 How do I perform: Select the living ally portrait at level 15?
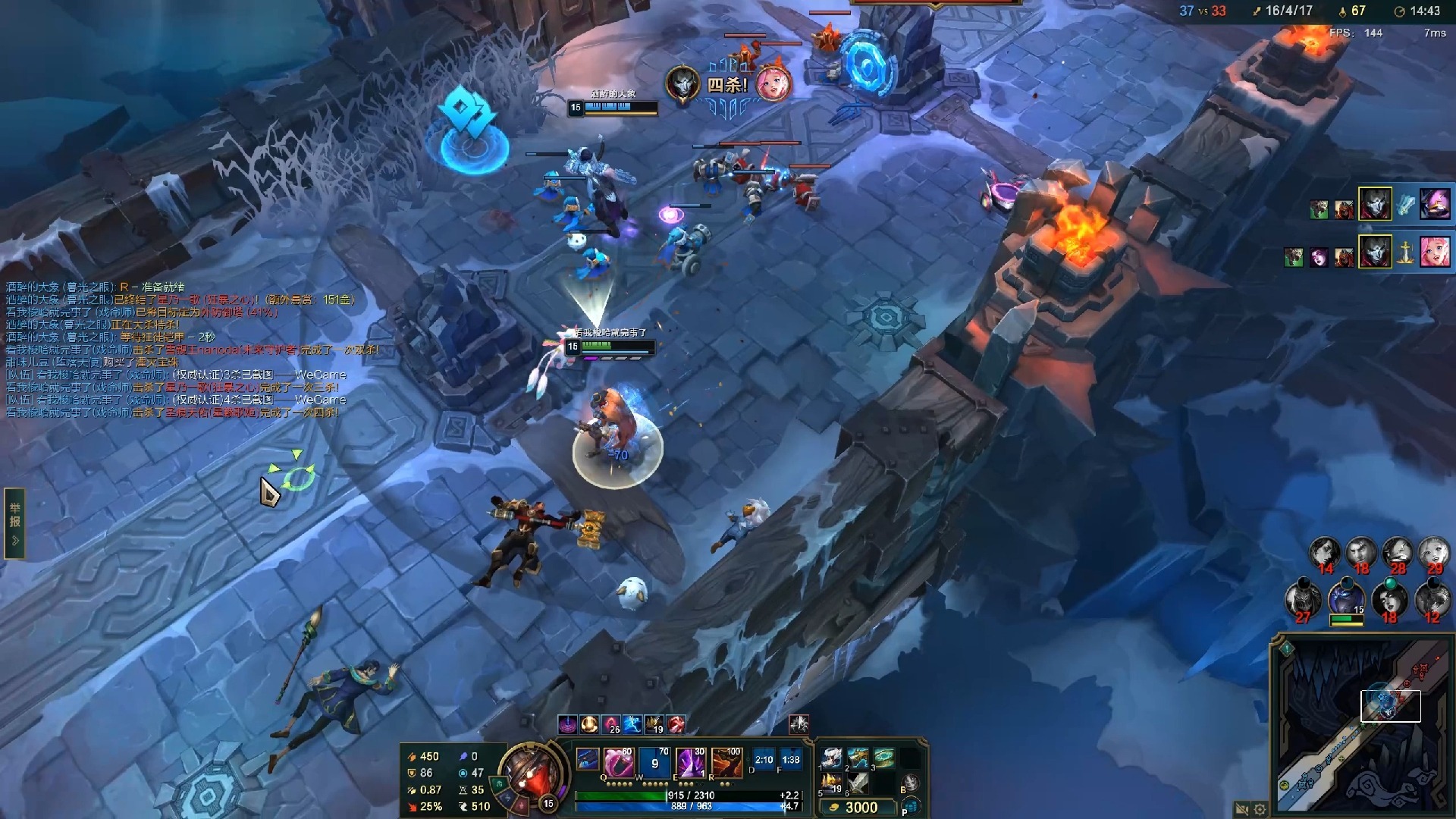click(1346, 599)
